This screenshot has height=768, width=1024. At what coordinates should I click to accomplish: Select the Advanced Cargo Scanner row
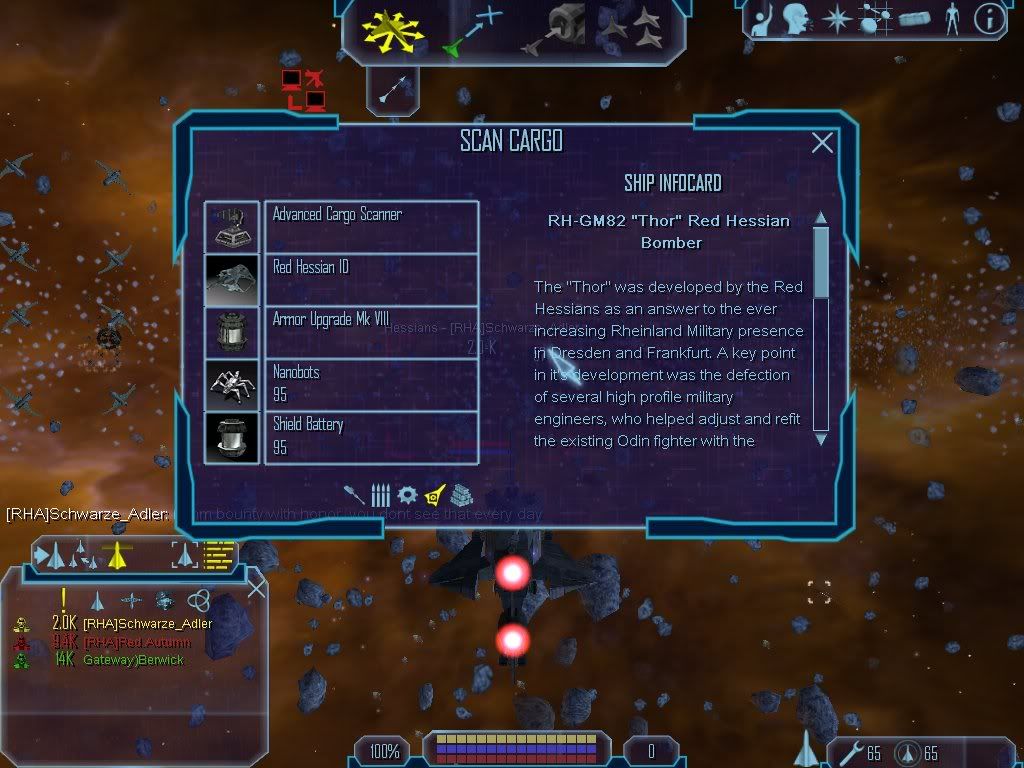[370, 226]
